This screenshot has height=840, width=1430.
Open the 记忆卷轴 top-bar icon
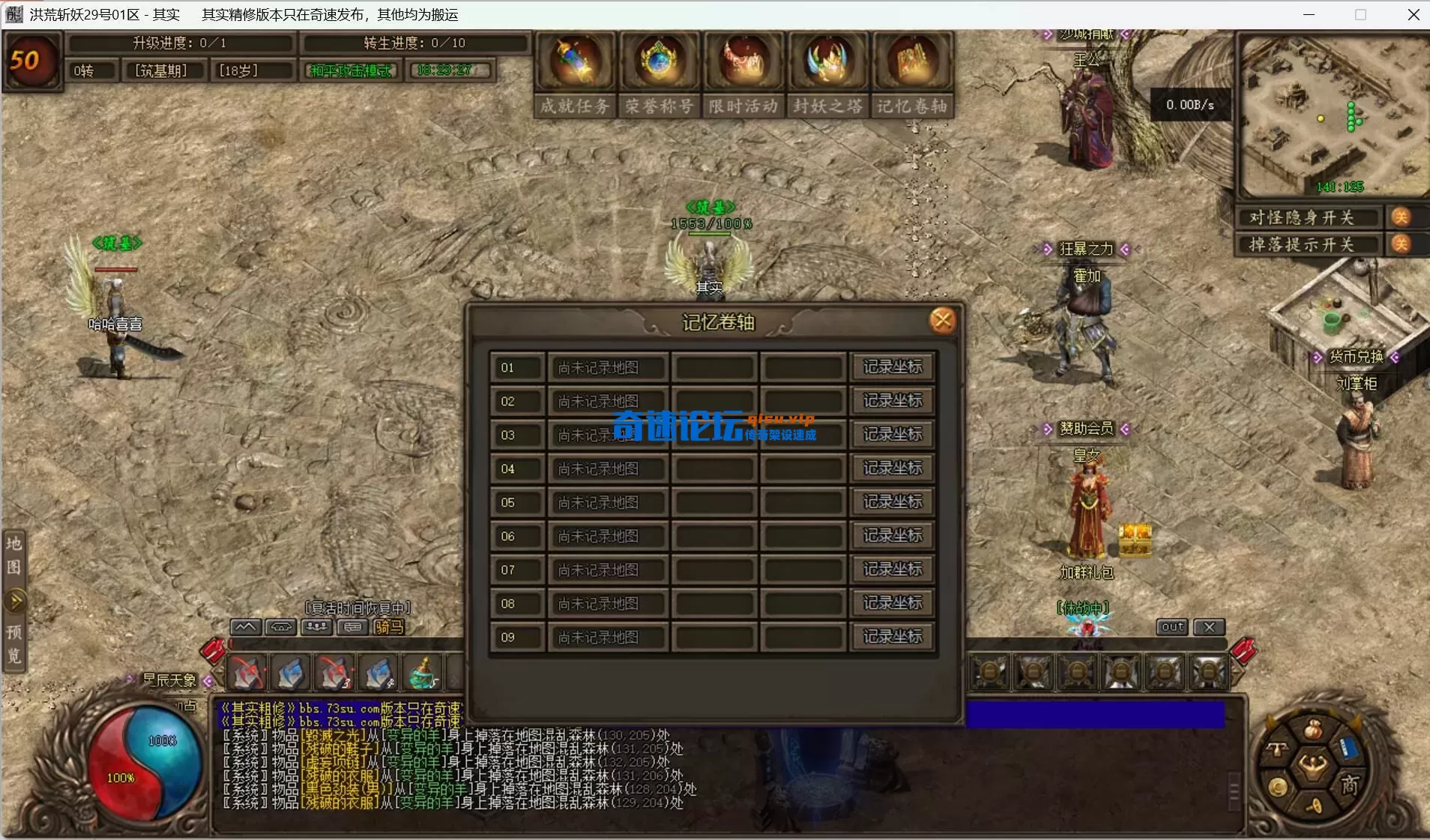(x=912, y=63)
